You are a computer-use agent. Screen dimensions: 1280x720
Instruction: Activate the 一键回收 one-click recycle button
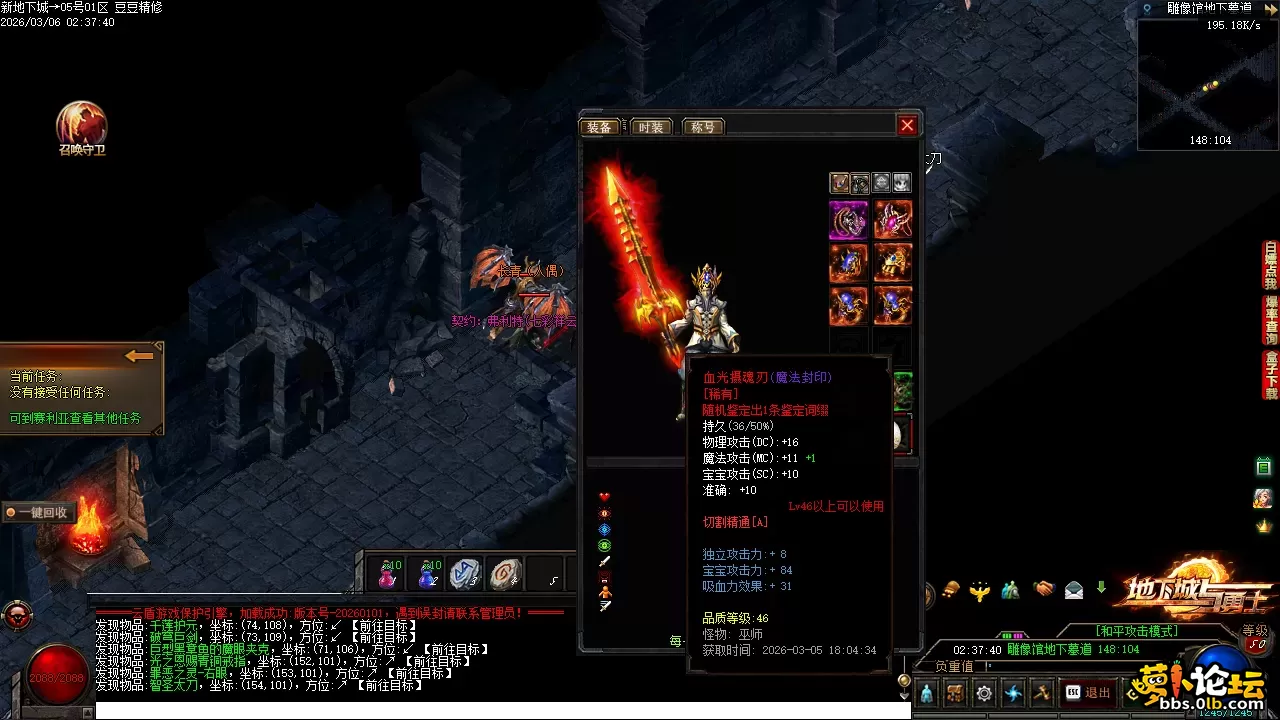pyautogui.click(x=36, y=512)
